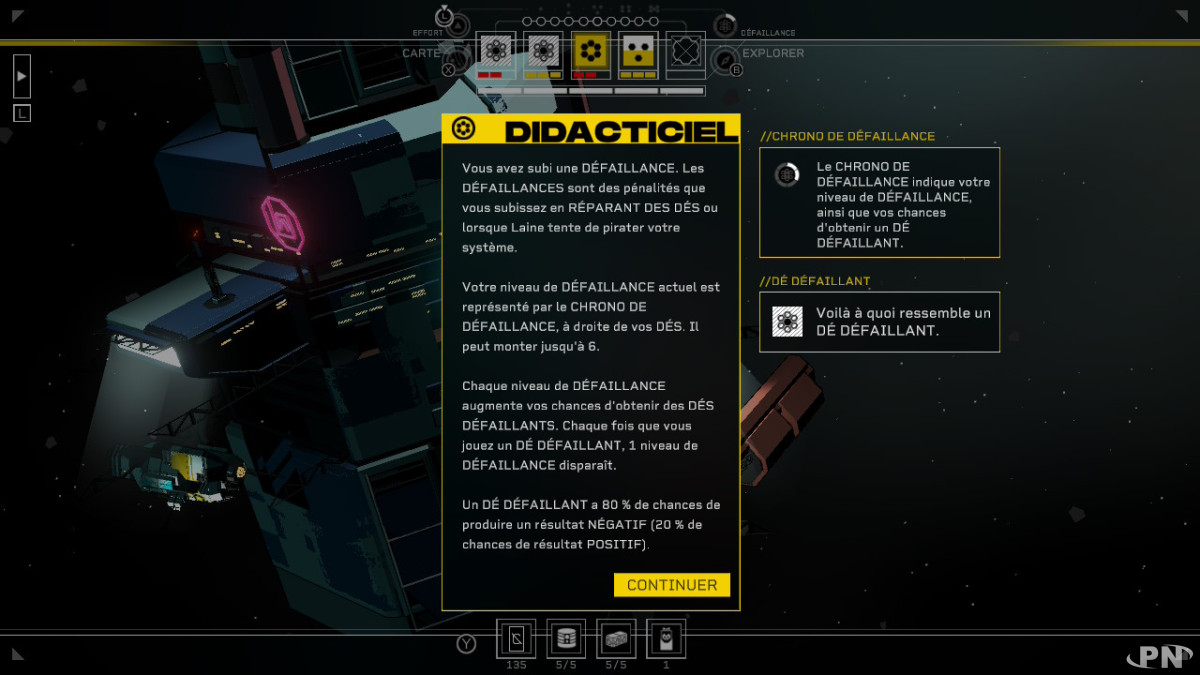Check the Défaillance chrono icon
Viewport: 1200px width, 675px height.
point(725,26)
